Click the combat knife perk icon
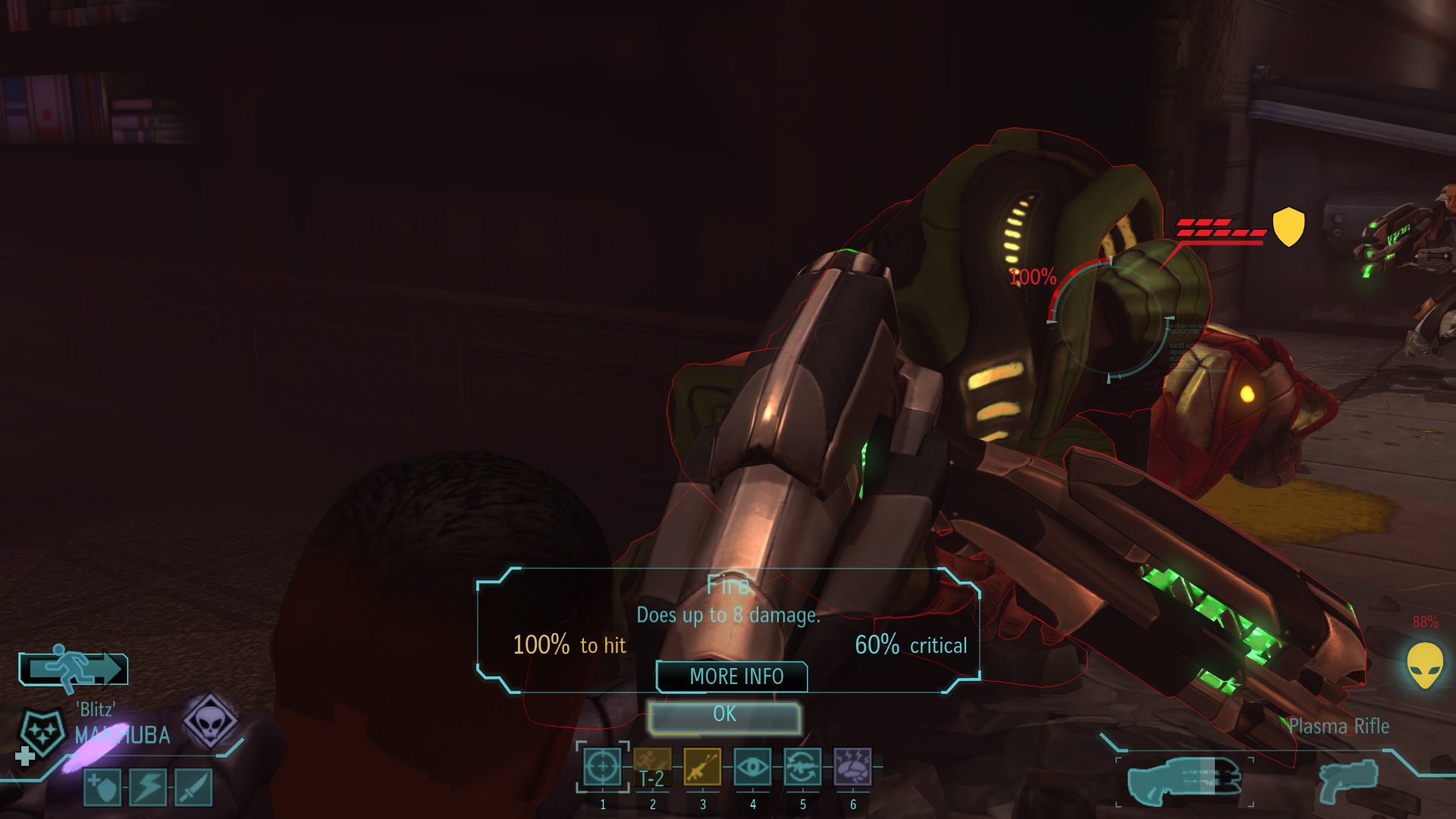The width and height of the screenshot is (1456, 819). coord(193,787)
